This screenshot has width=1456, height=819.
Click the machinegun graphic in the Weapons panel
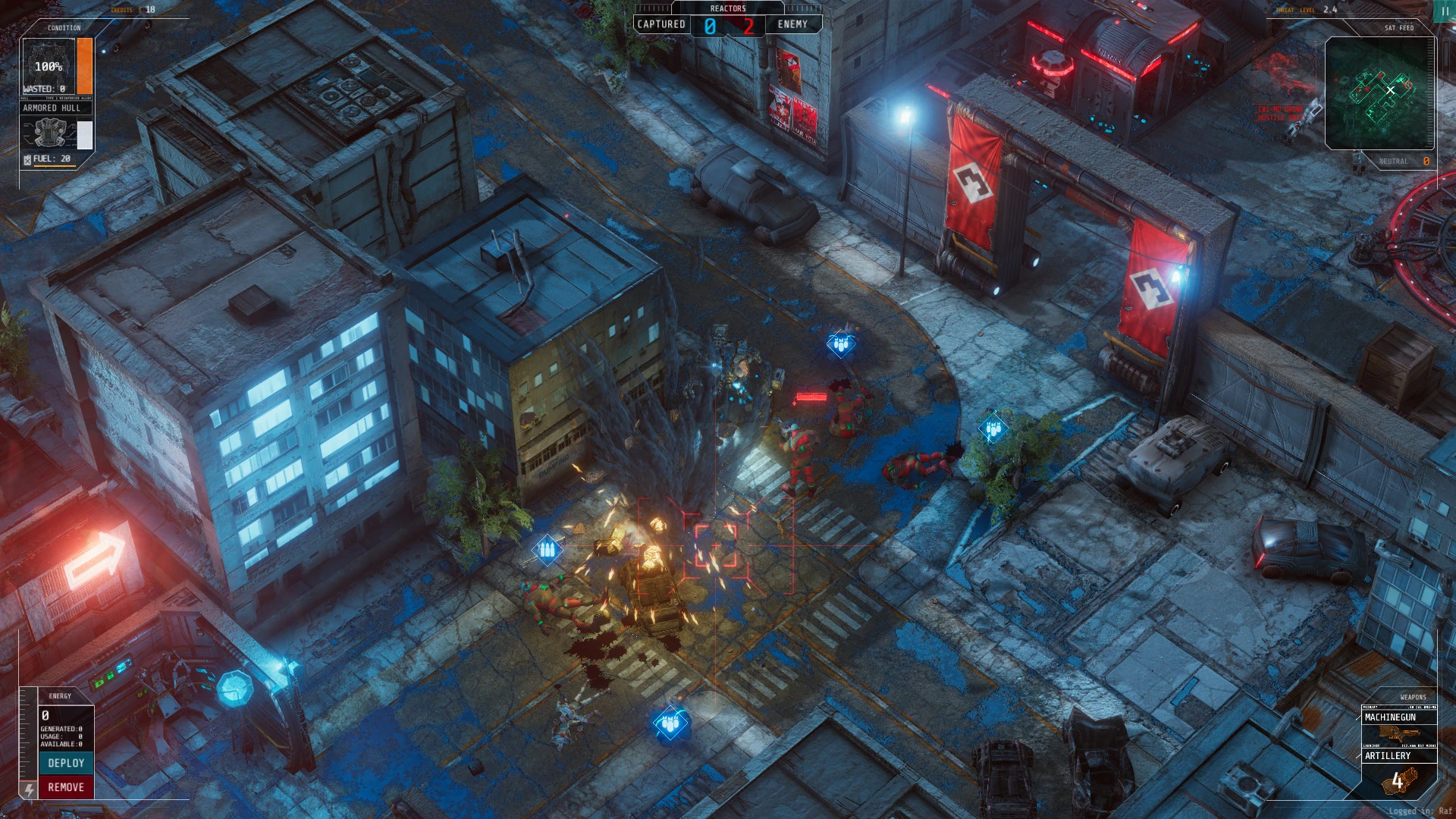1401,734
